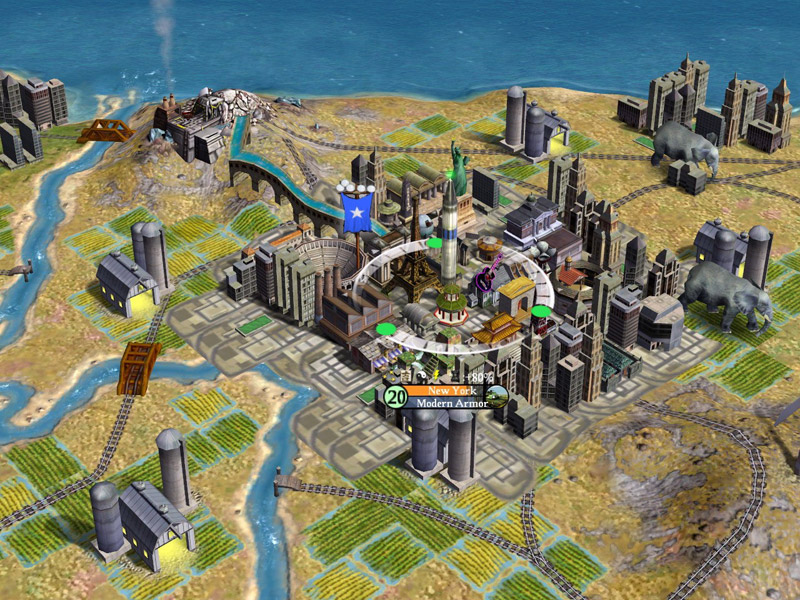Image resolution: width=800 pixels, height=600 pixels.
Task: Select the Modern Armor unit portrait icon
Action: click(x=497, y=397)
